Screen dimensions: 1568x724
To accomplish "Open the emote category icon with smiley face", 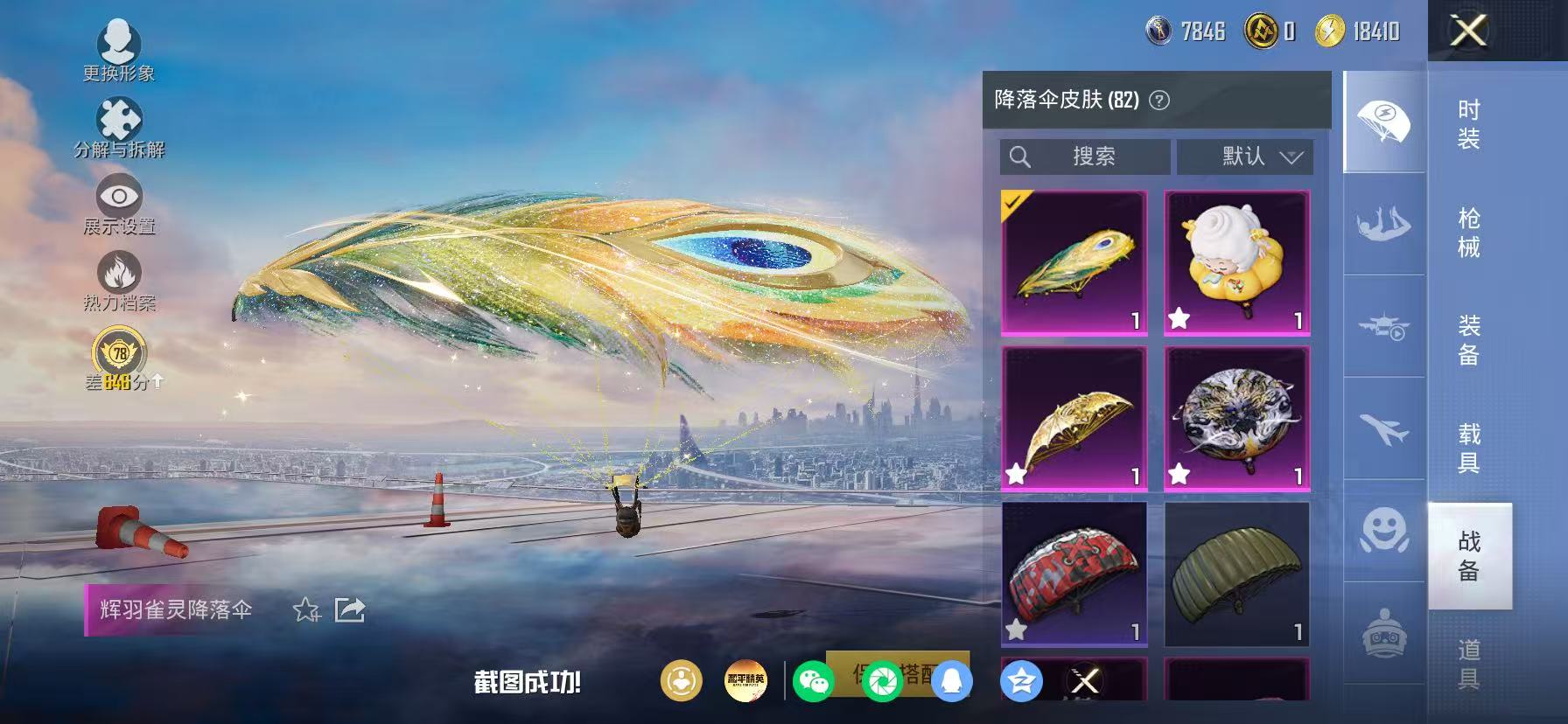I will coord(1384,529).
